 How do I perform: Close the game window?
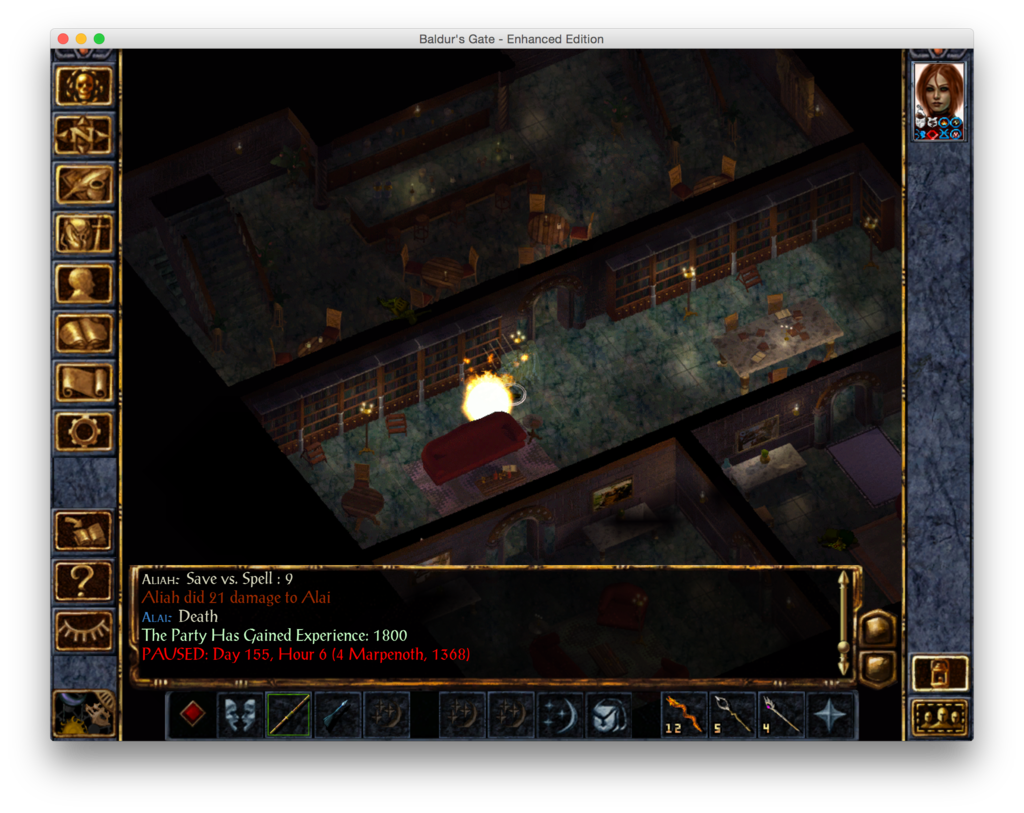(x=63, y=39)
